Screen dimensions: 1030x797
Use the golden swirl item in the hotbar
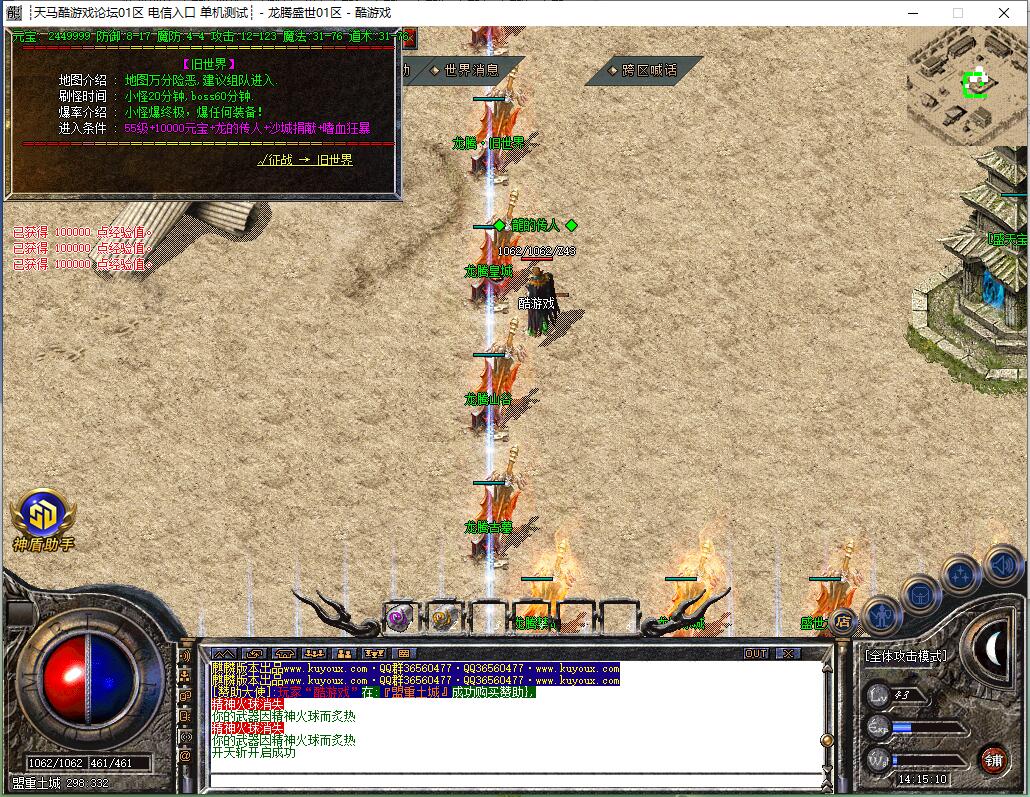click(444, 618)
